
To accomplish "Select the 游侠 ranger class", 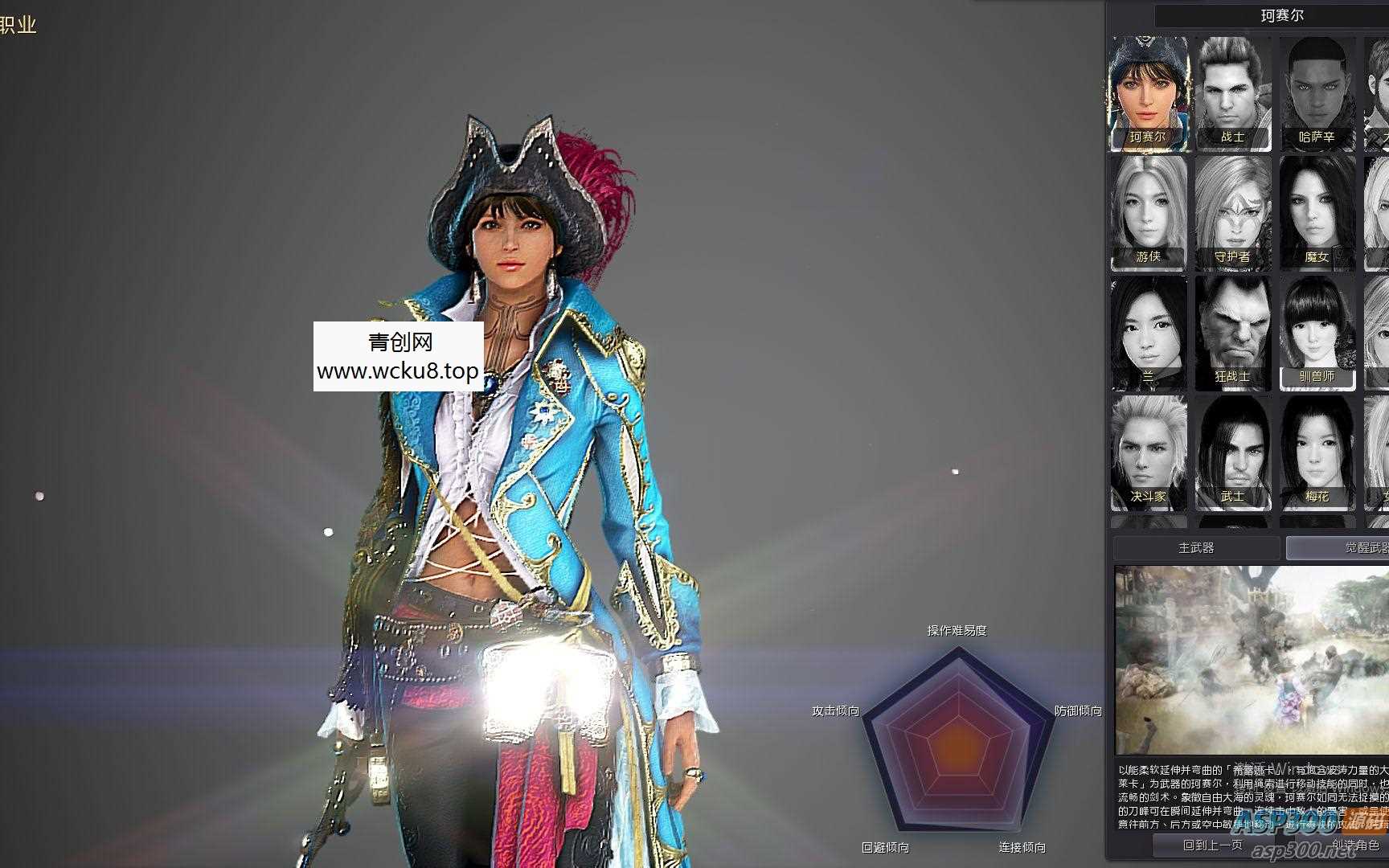I will click(x=1147, y=212).
